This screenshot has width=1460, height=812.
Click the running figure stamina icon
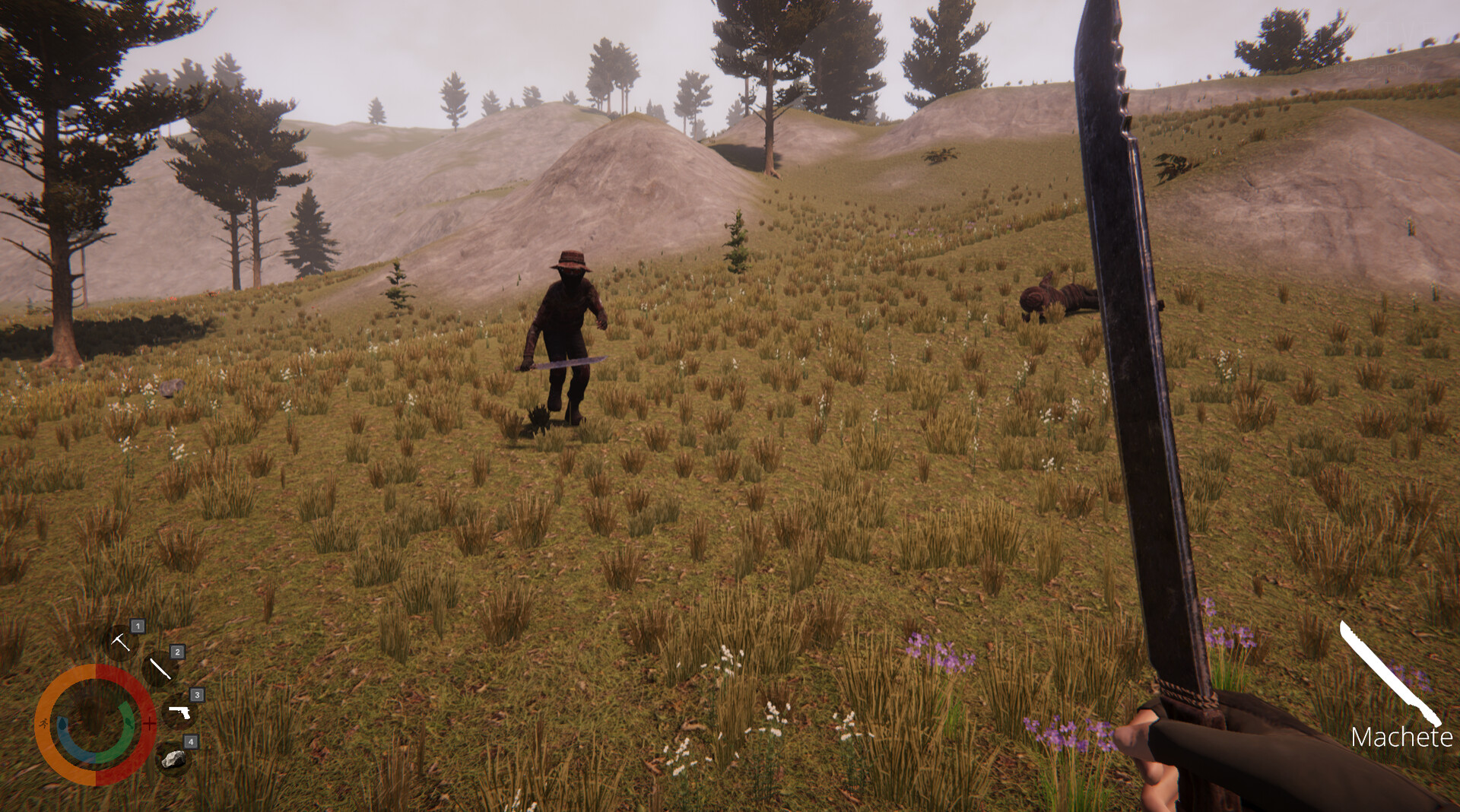pyautogui.click(x=44, y=724)
